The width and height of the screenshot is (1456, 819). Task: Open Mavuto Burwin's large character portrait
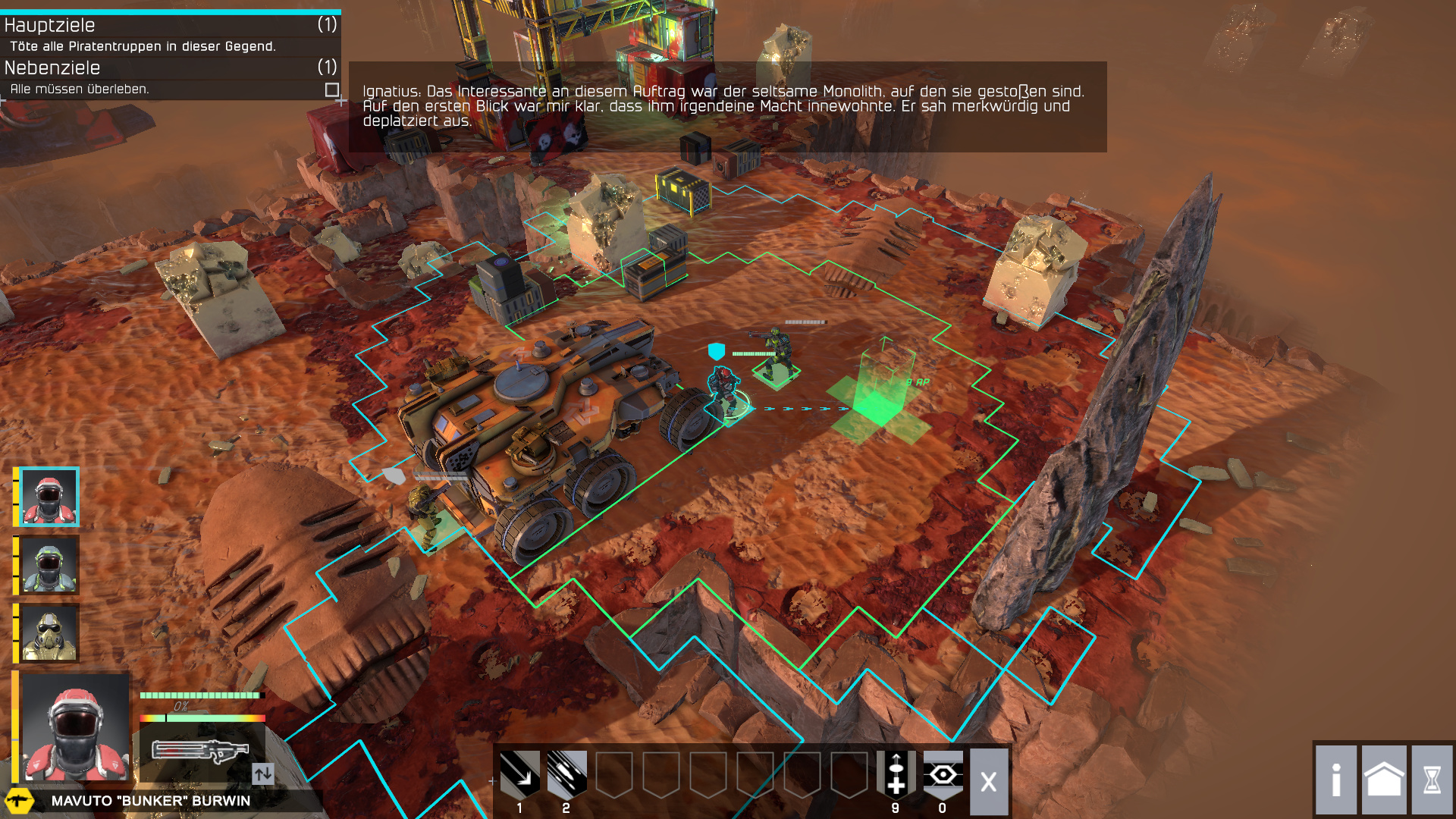click(74, 728)
